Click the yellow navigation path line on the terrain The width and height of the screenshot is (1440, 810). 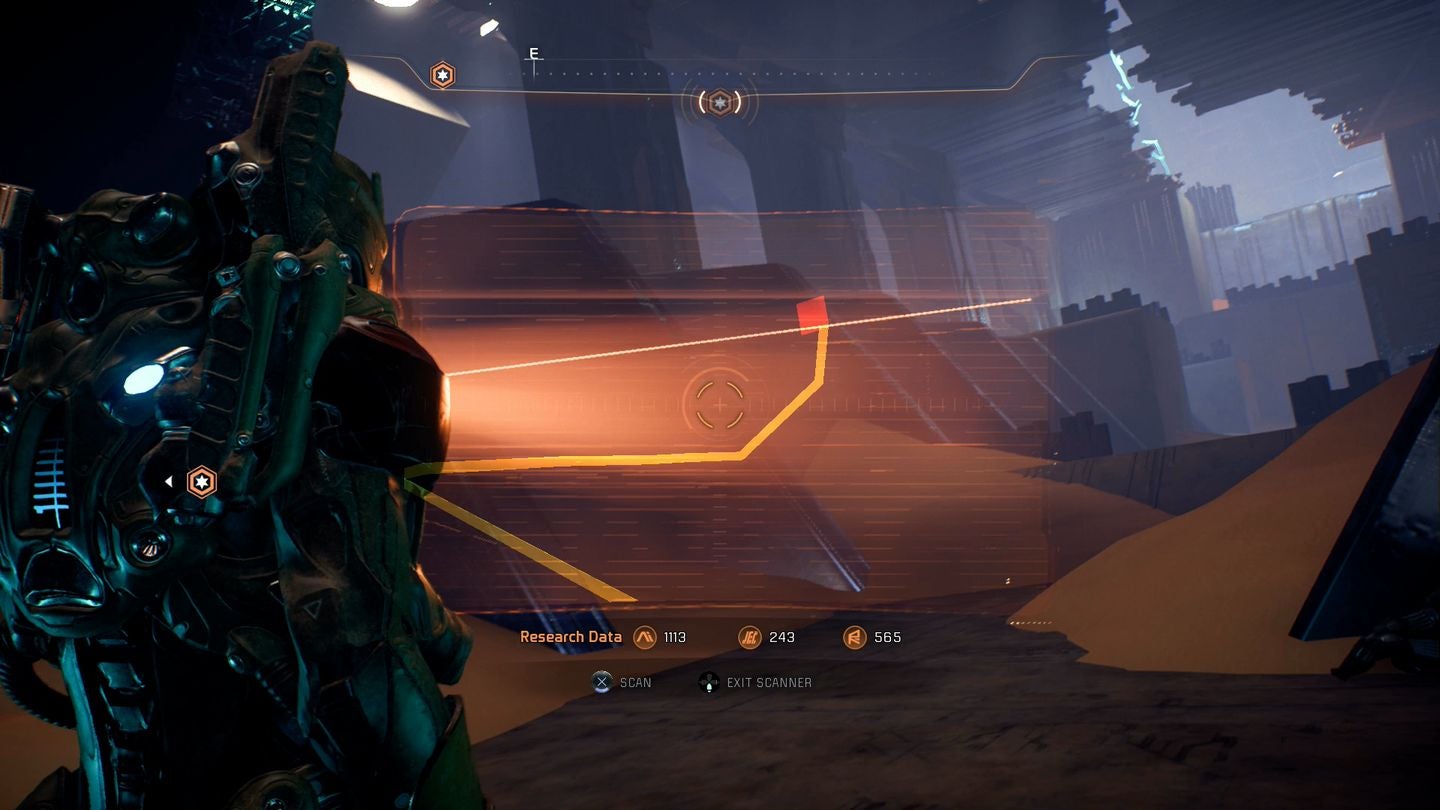600,459
